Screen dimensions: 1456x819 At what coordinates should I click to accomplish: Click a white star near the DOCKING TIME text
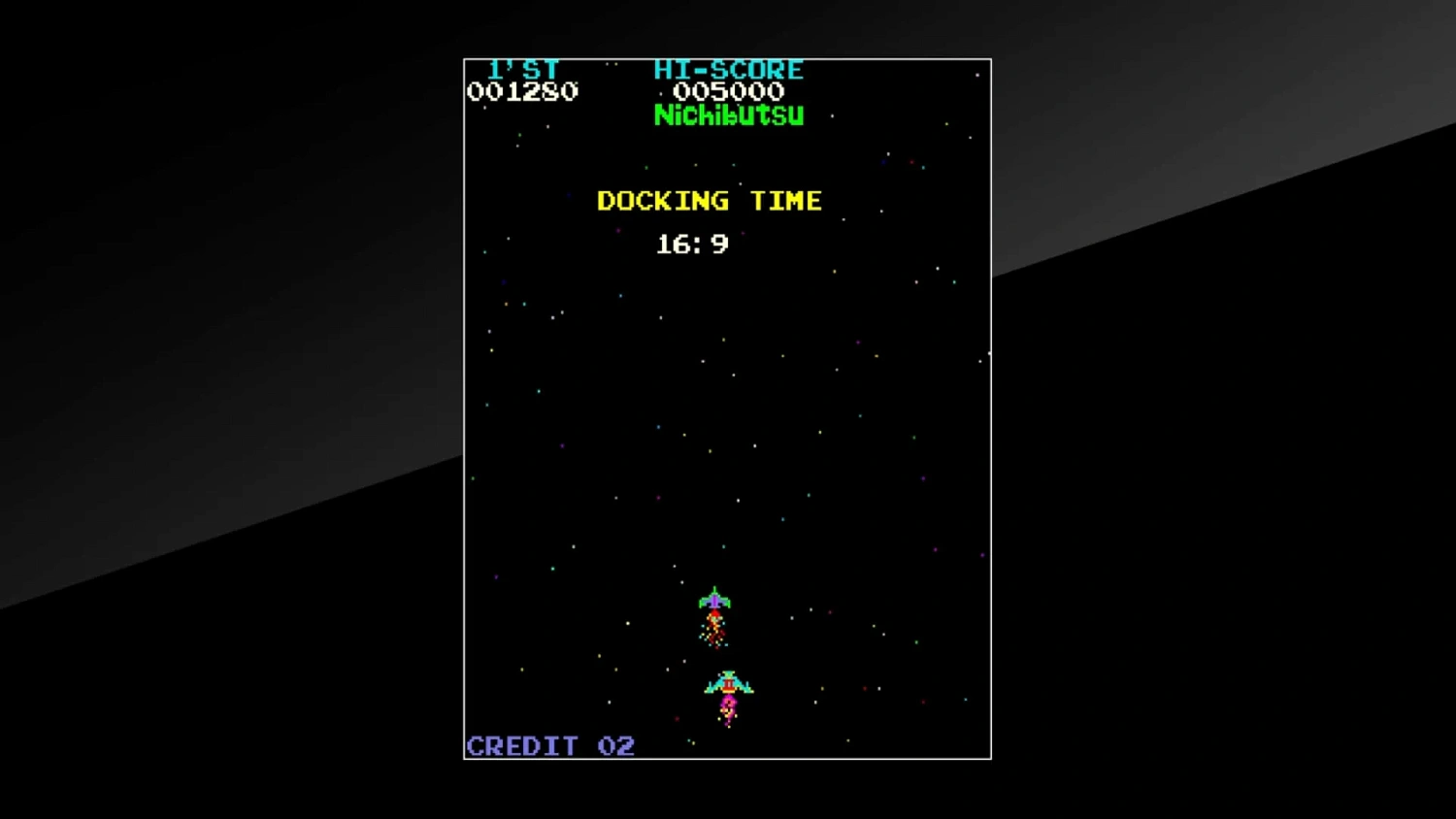740,184
